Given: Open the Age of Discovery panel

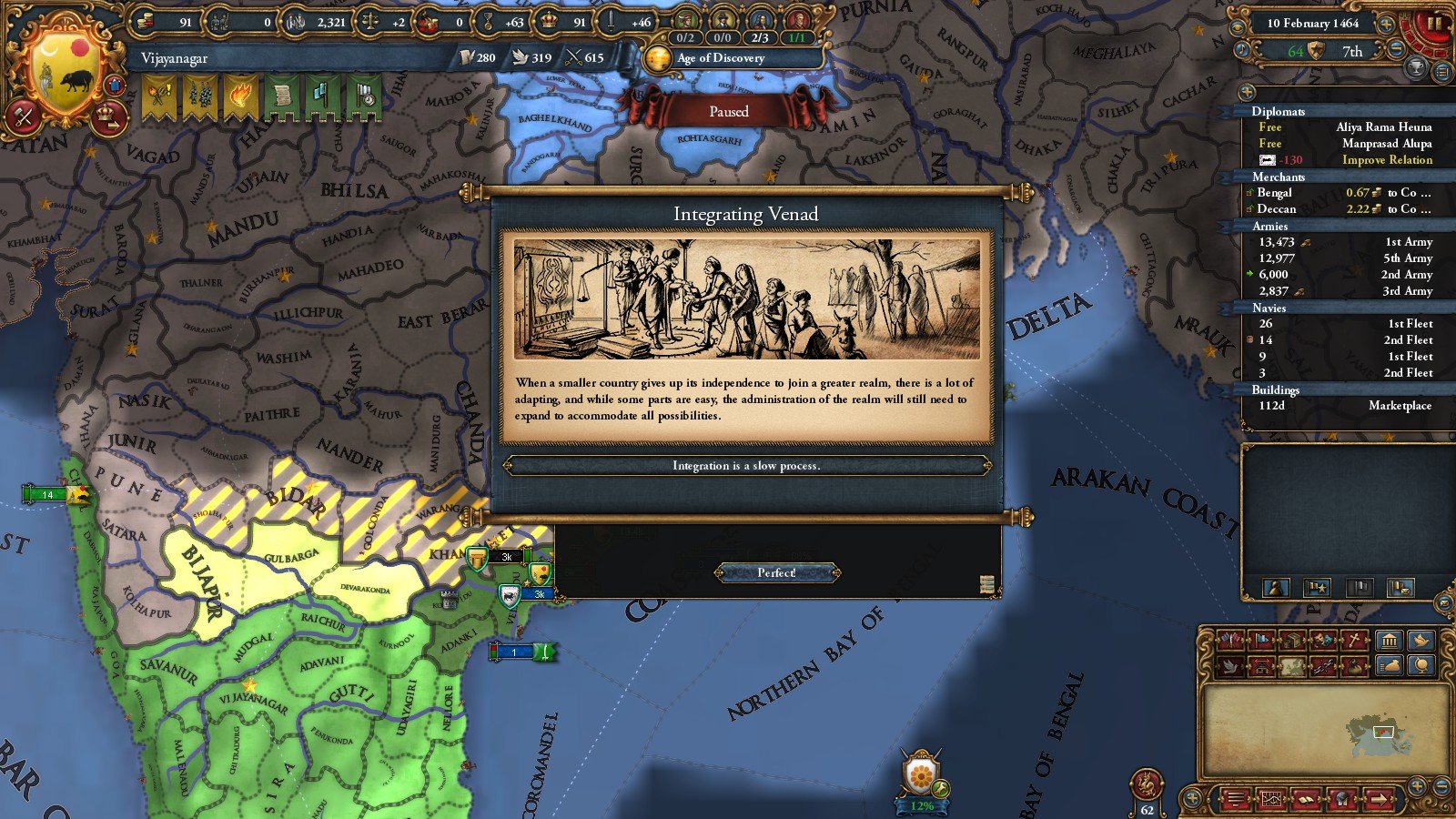Looking at the screenshot, I should (x=719, y=58).
